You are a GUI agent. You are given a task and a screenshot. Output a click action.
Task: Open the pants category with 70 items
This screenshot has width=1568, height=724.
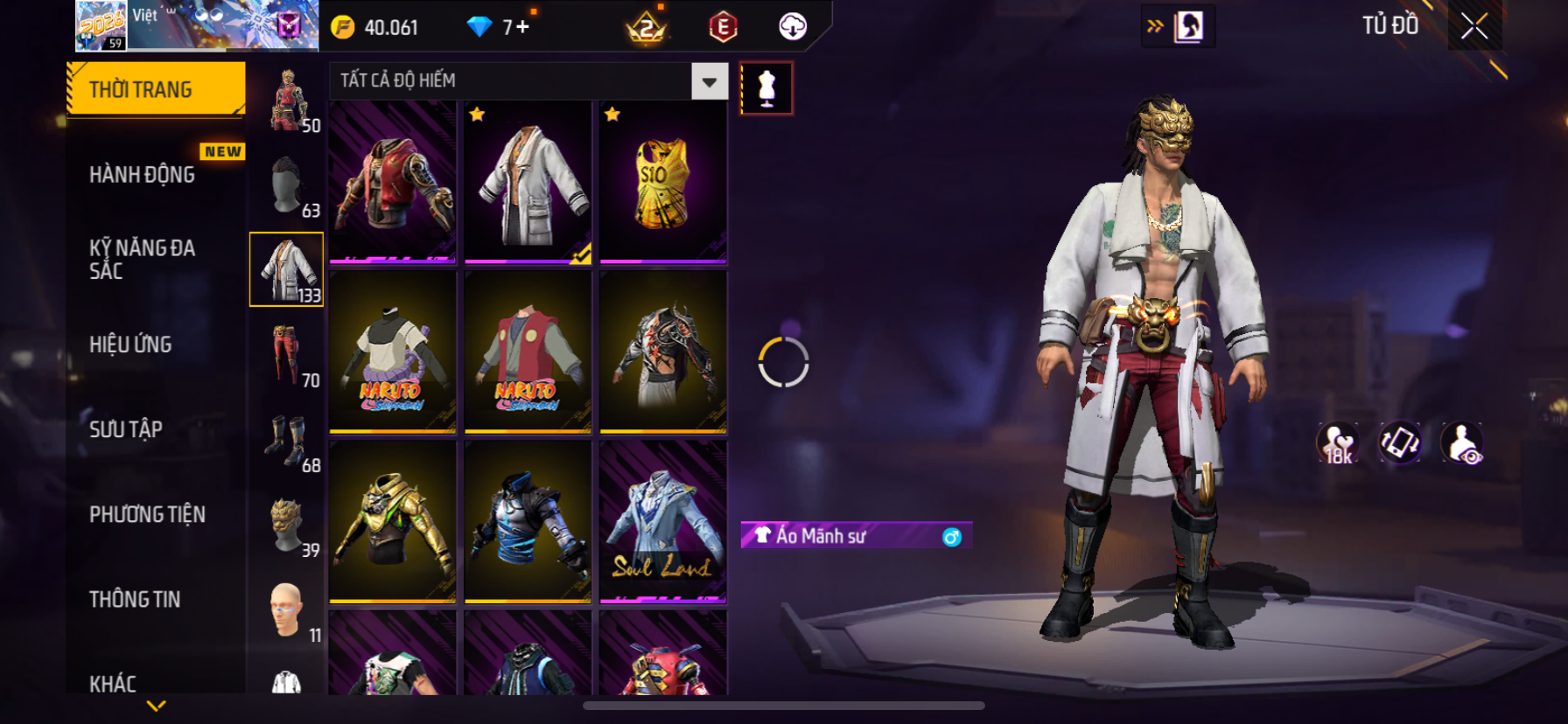[x=287, y=354]
